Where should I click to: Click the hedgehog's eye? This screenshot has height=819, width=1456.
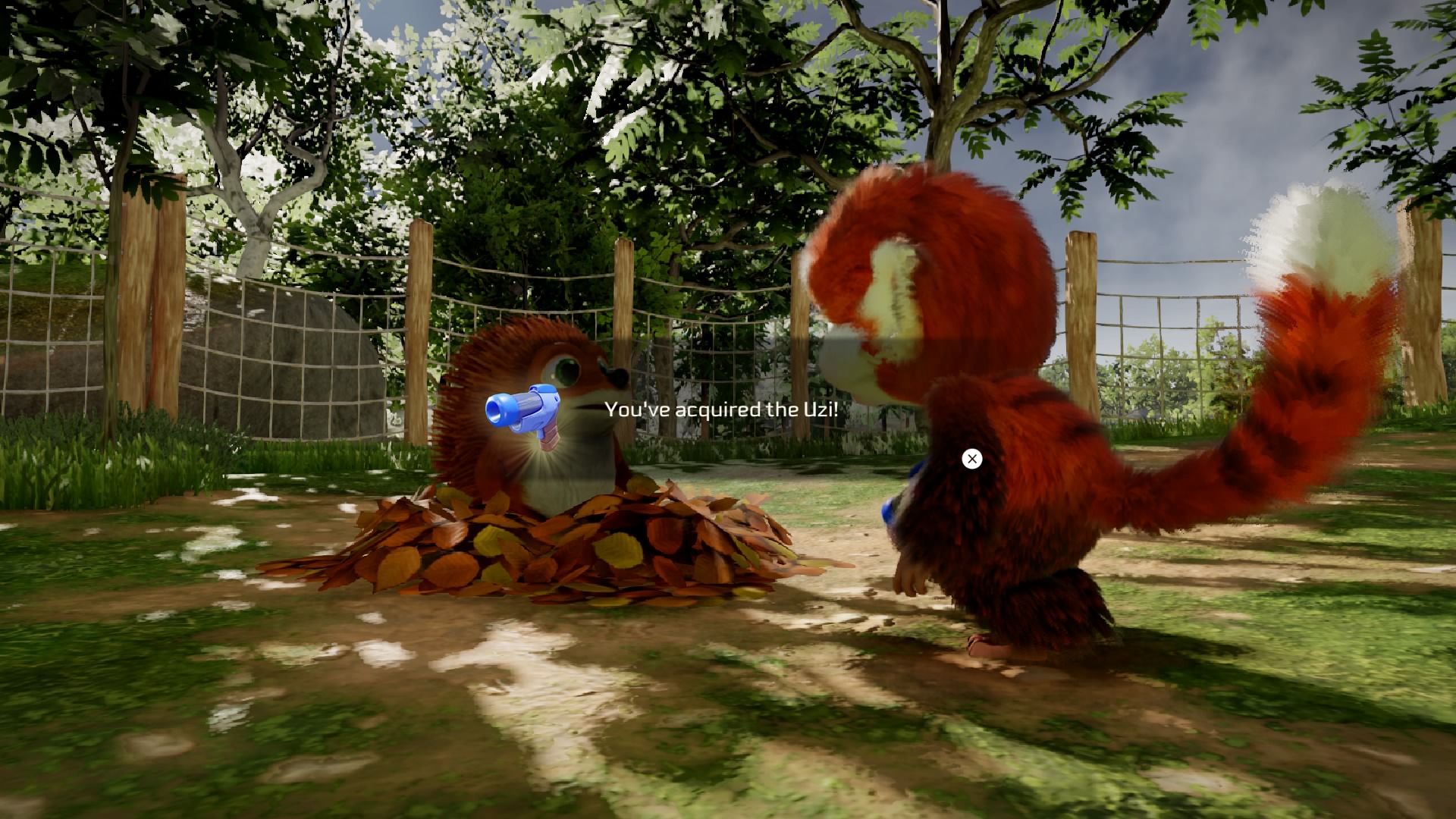565,372
